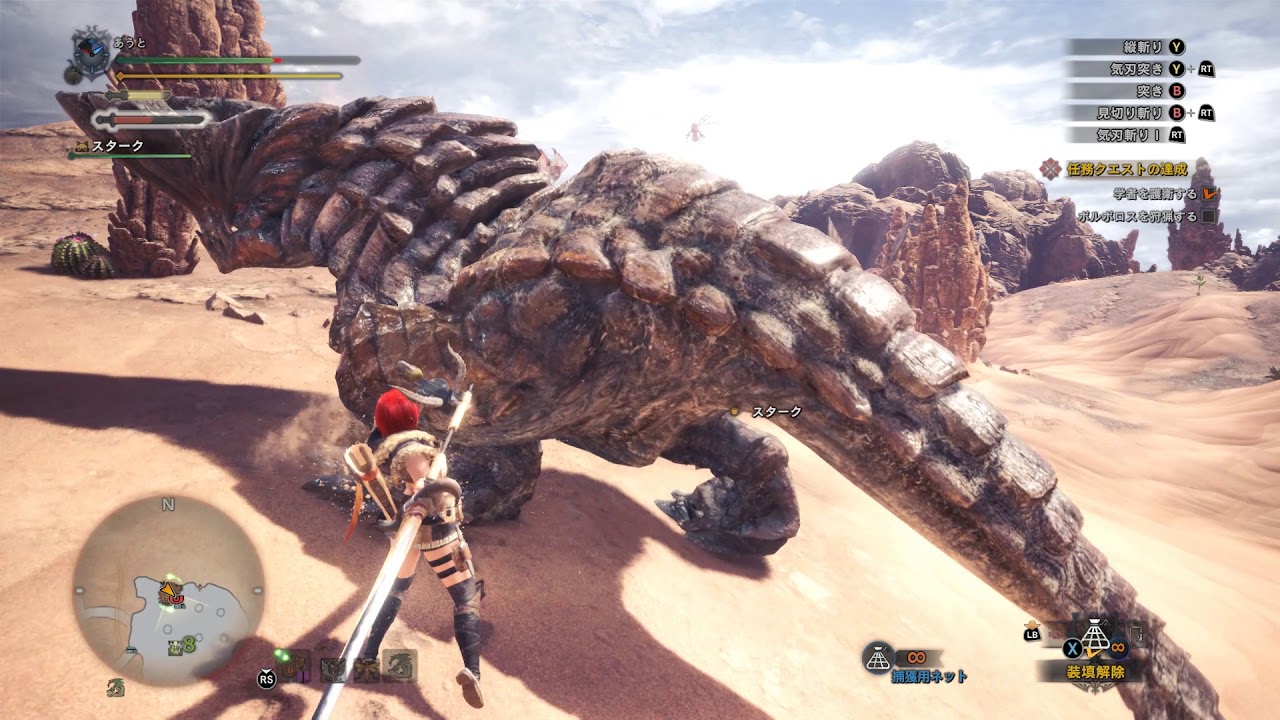Screen dimensions: 1280x720
Task: Click the hunter emblem beside the health bar
Action: pyautogui.click(x=90, y=53)
